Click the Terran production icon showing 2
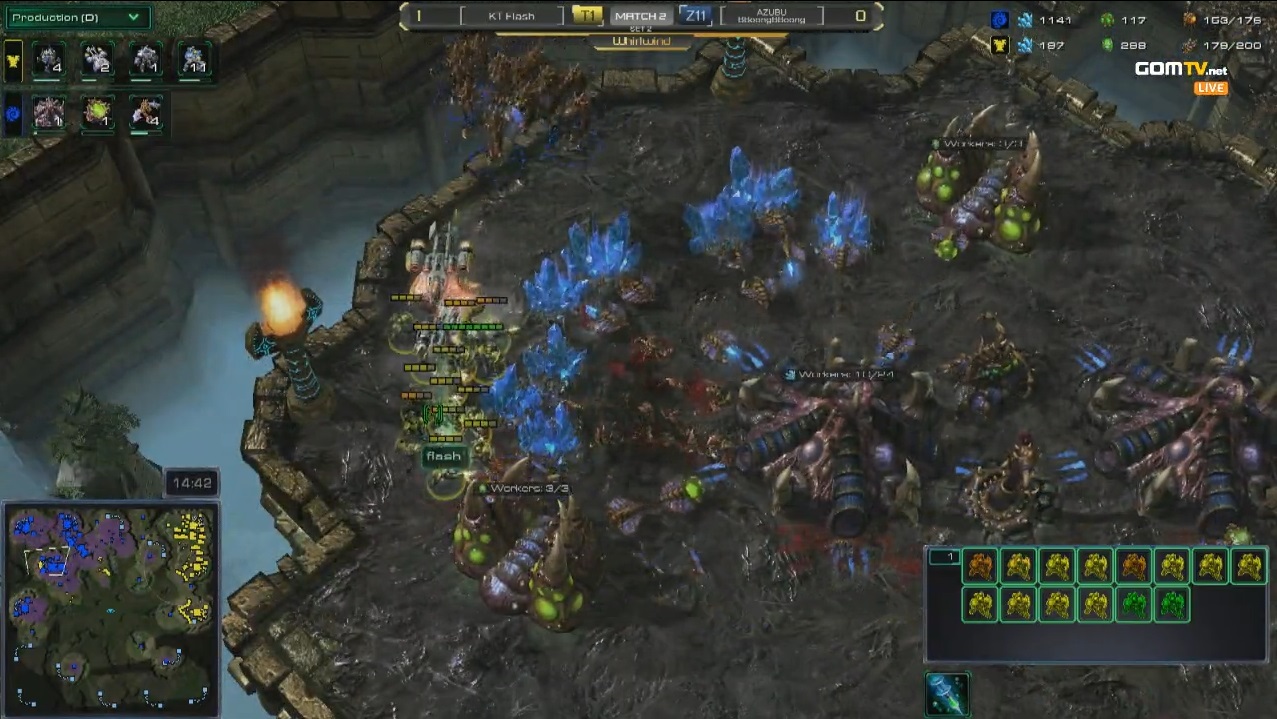 click(x=97, y=60)
